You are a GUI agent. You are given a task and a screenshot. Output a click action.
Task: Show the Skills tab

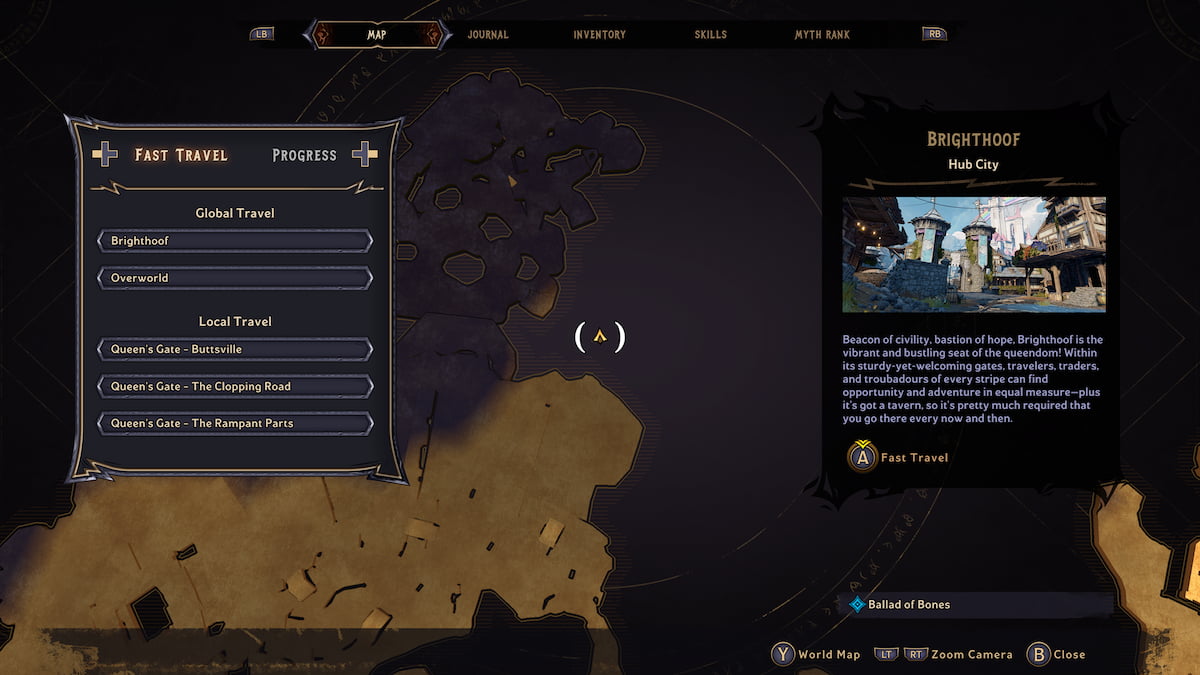[711, 35]
